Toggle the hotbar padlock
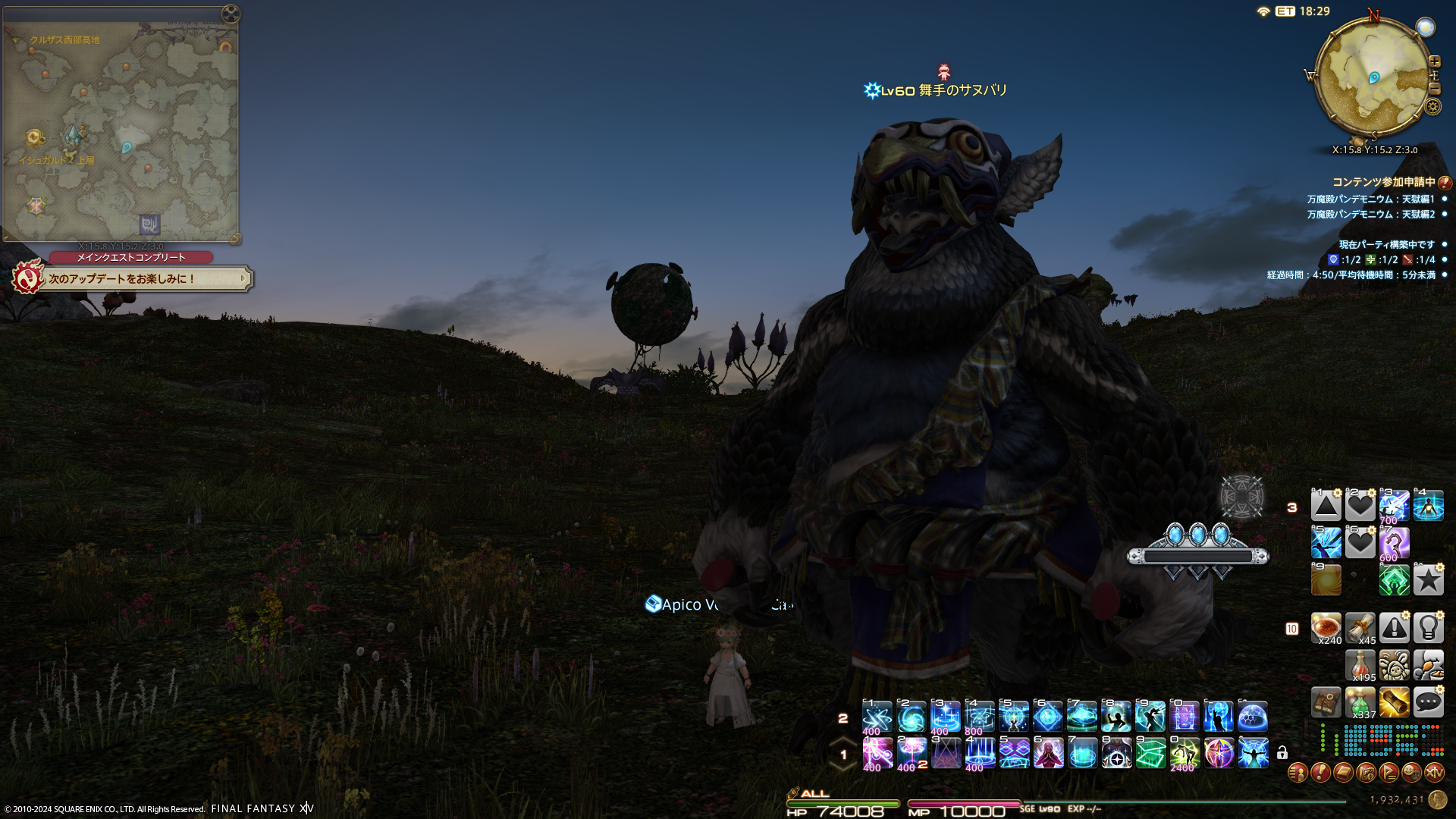The width and height of the screenshot is (1456, 819). point(1282,753)
